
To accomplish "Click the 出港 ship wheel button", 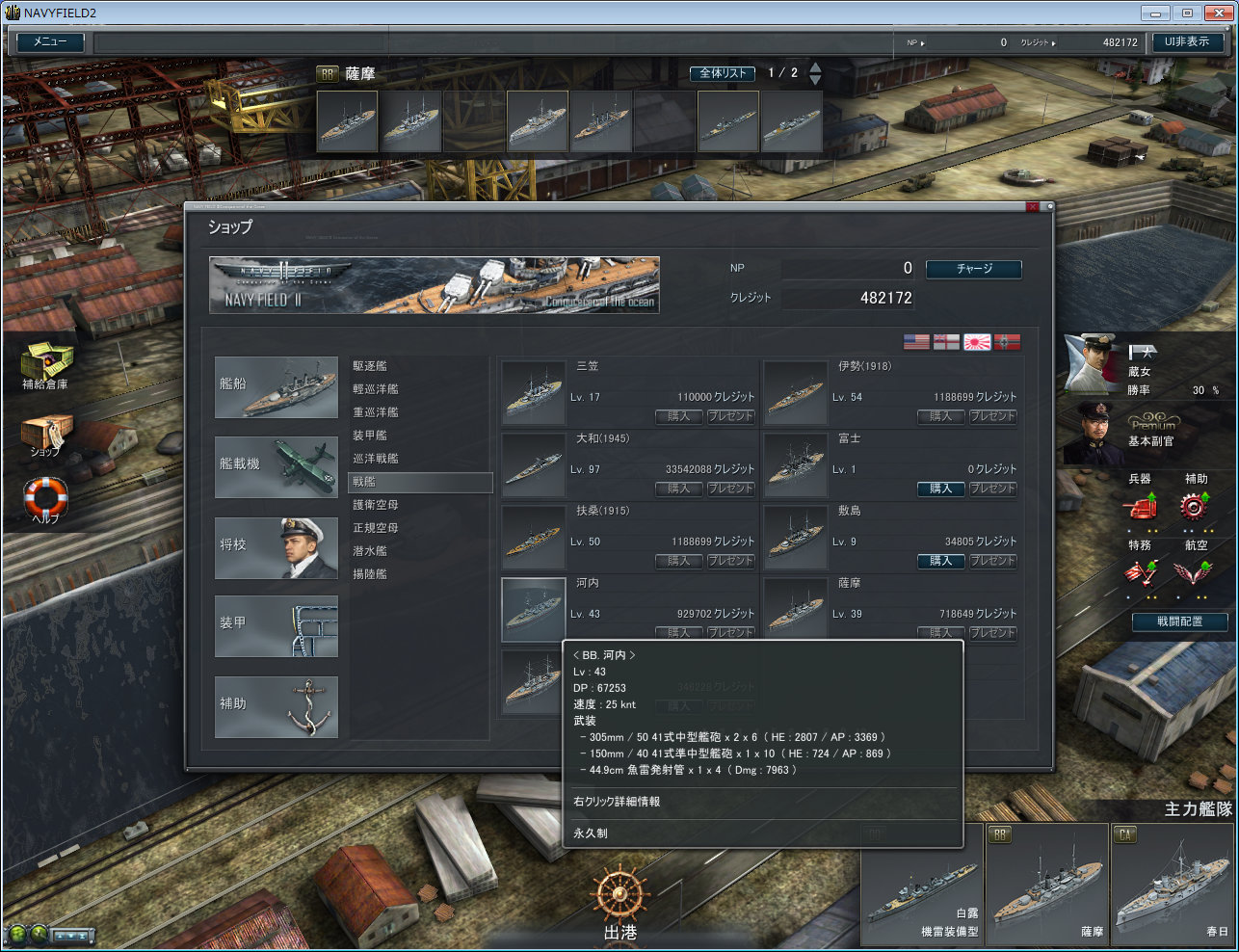I will pyautogui.click(x=620, y=901).
